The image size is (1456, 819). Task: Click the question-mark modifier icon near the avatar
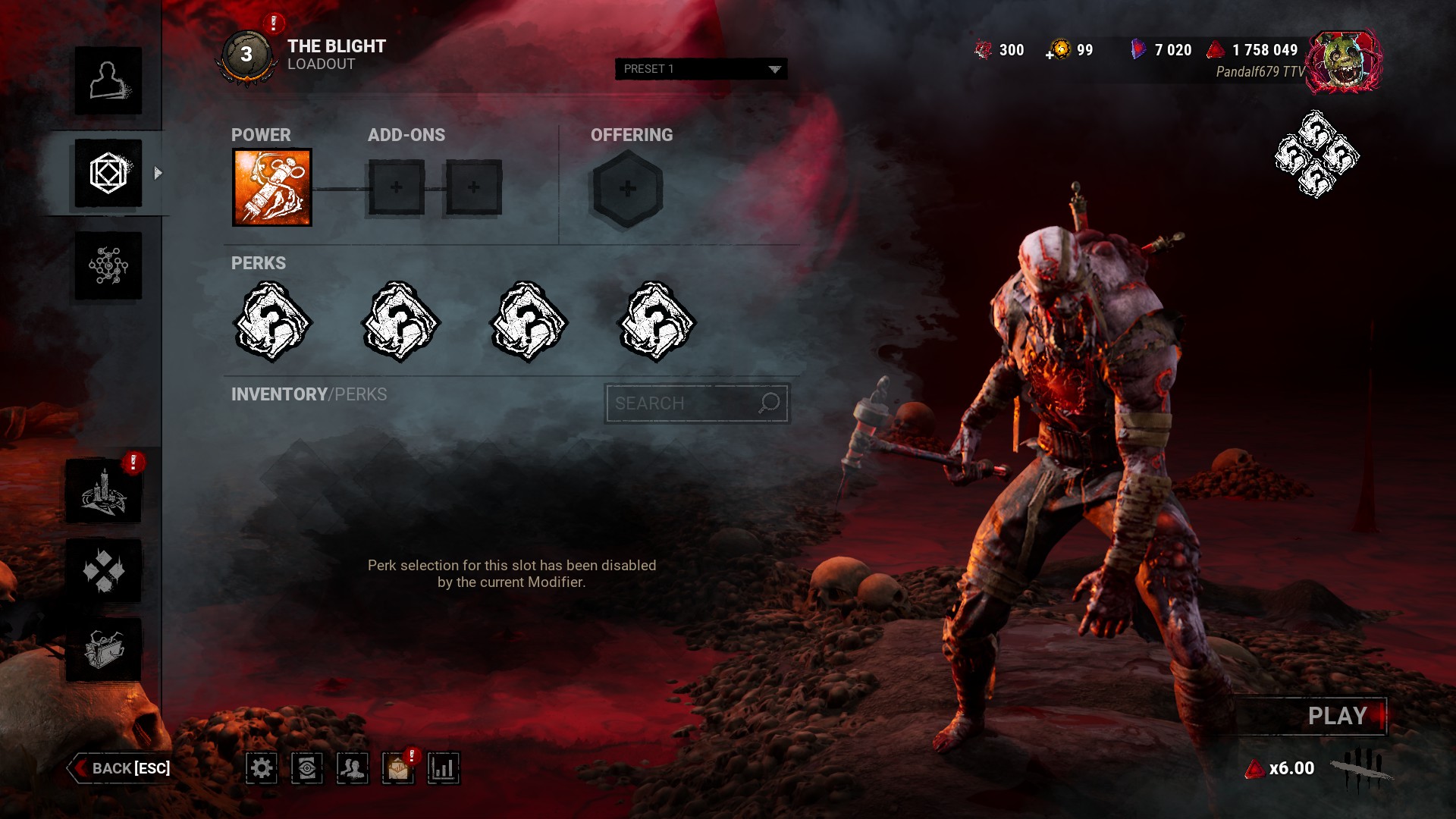(x=1316, y=155)
